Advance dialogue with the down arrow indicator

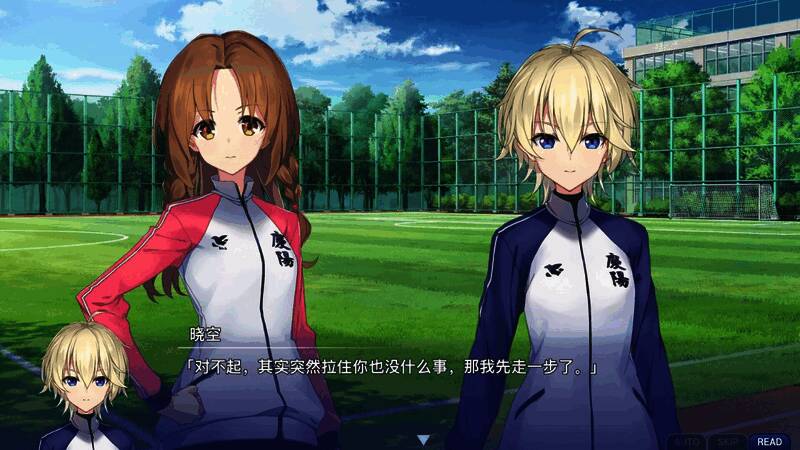coord(423,439)
